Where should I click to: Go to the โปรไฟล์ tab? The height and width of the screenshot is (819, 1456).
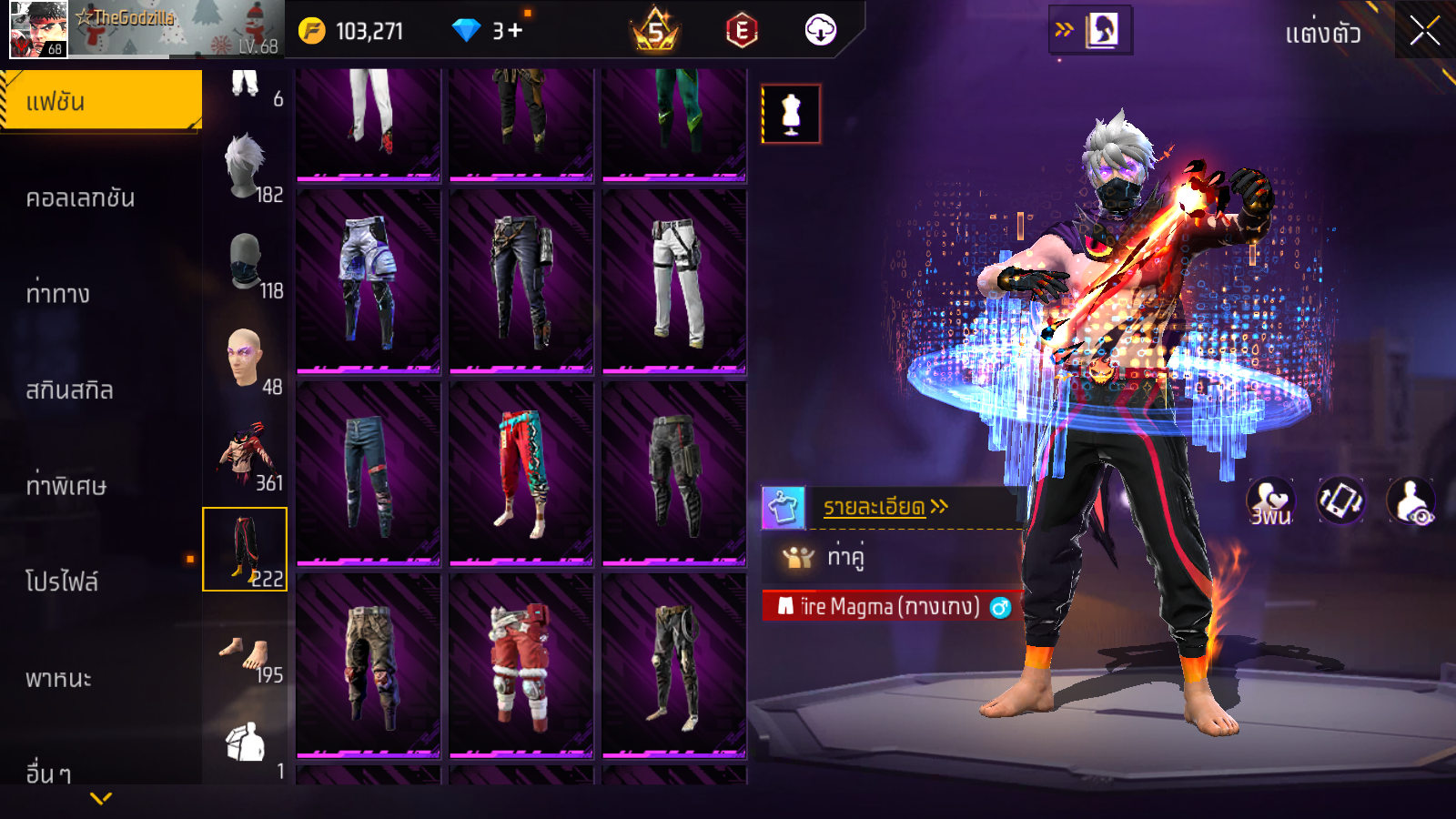pyautogui.click(x=62, y=581)
